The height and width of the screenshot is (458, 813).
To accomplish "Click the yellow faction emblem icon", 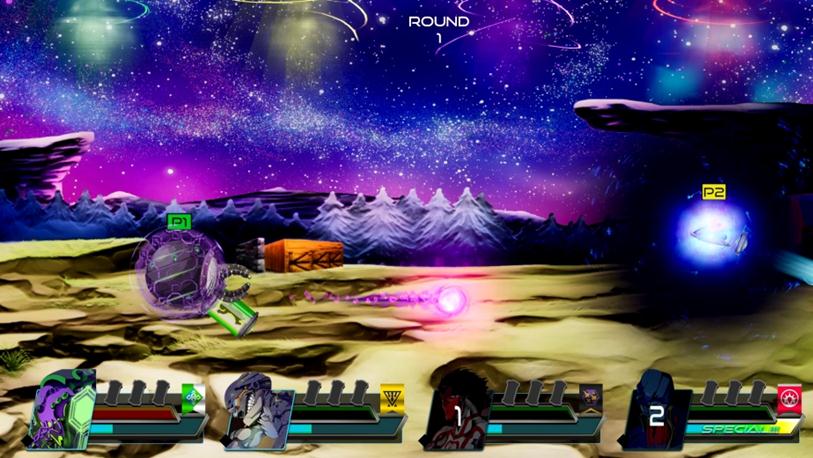I will point(392,395).
